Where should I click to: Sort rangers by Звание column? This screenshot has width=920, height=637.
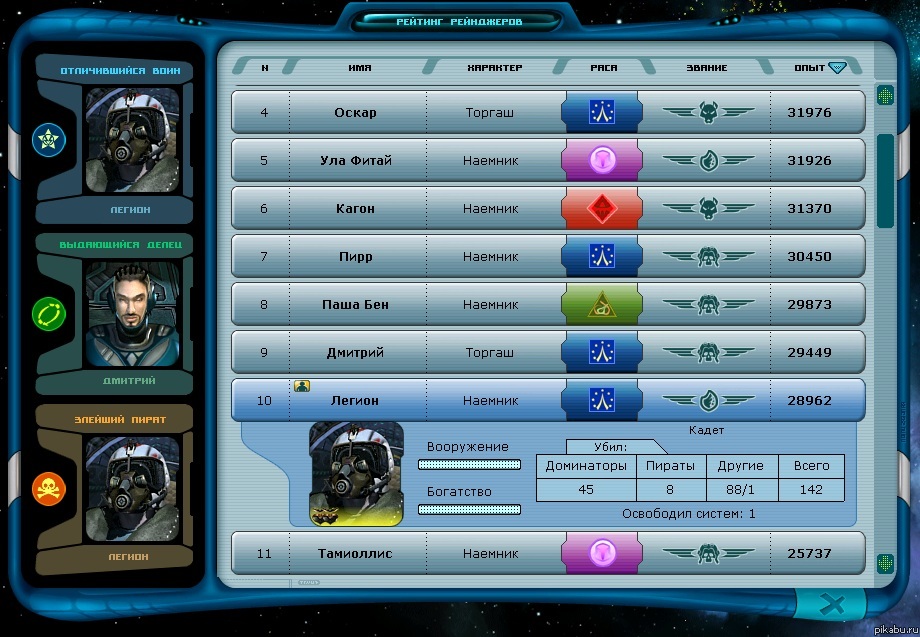tap(707, 68)
